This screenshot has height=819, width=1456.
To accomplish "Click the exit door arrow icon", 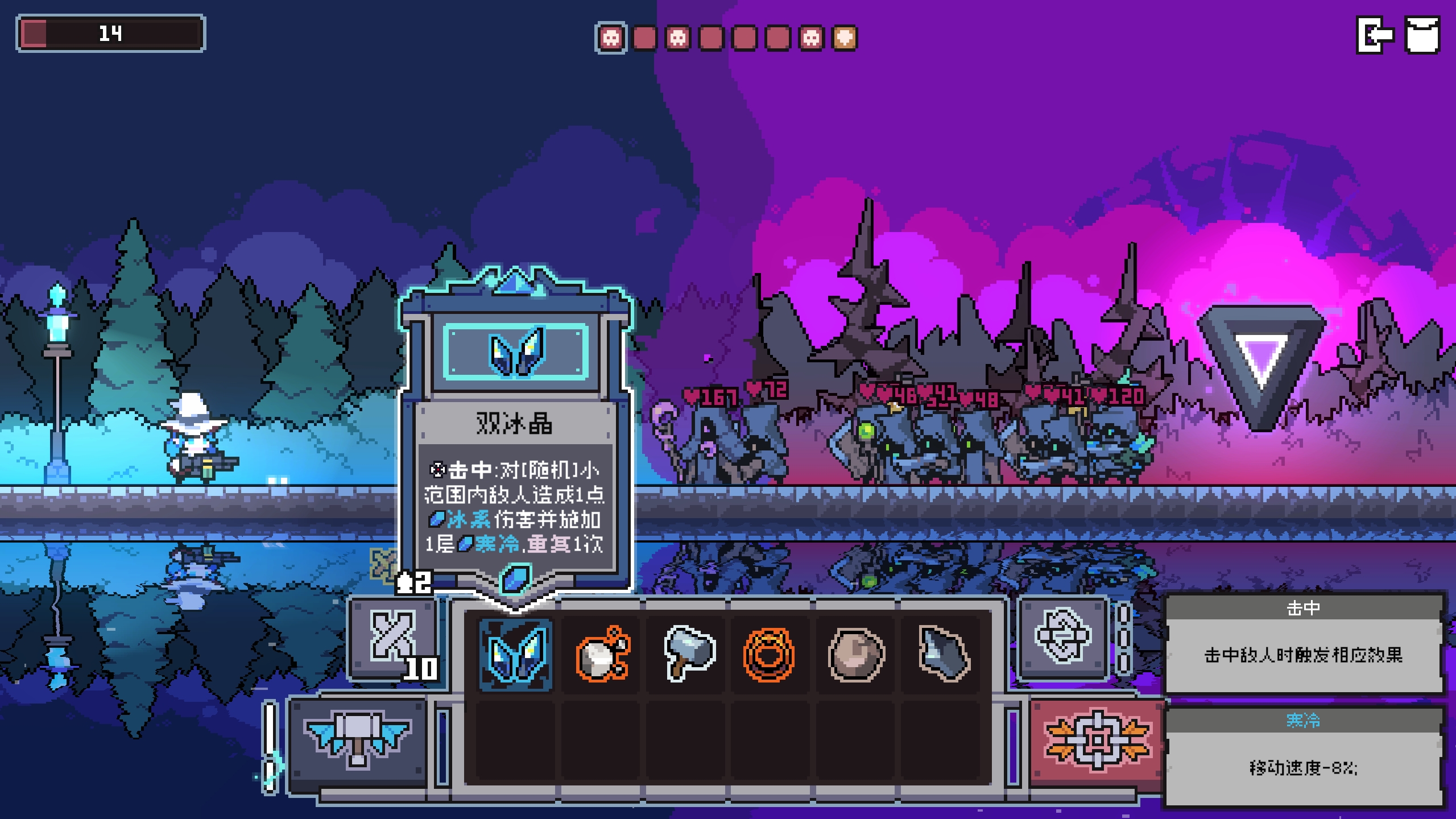I will pyautogui.click(x=1375, y=35).
